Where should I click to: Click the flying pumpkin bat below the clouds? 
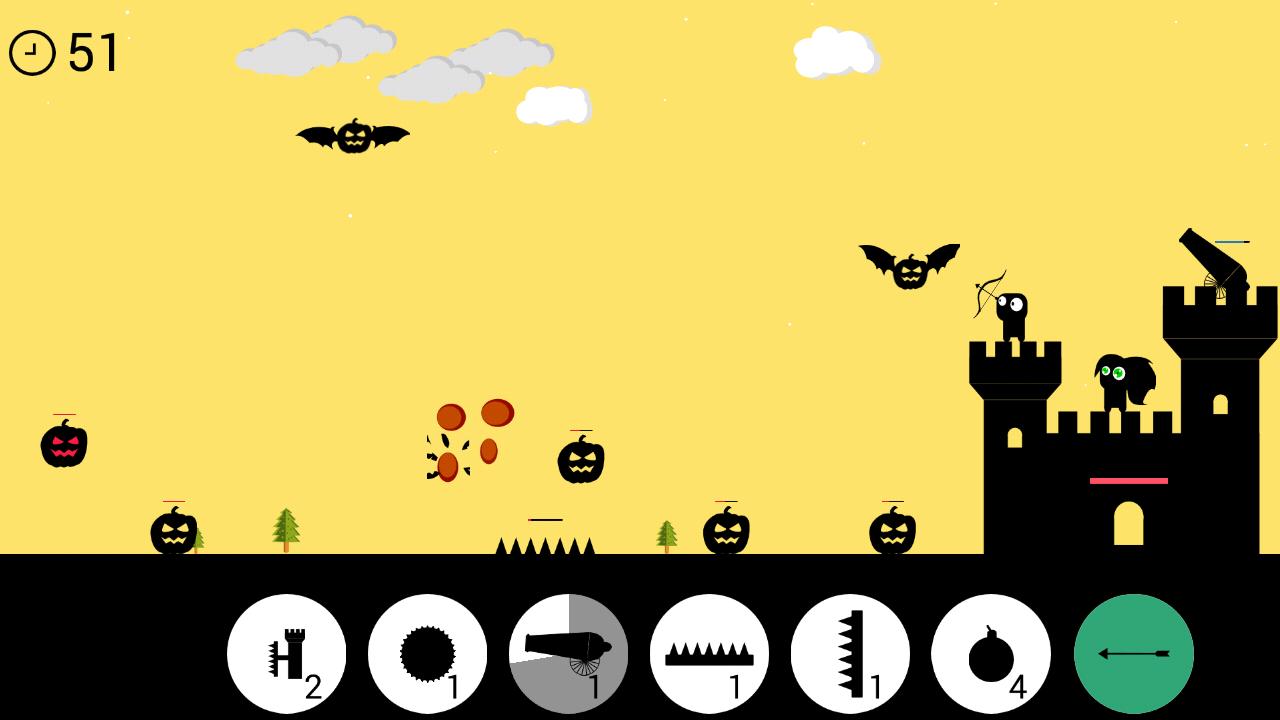(352, 137)
